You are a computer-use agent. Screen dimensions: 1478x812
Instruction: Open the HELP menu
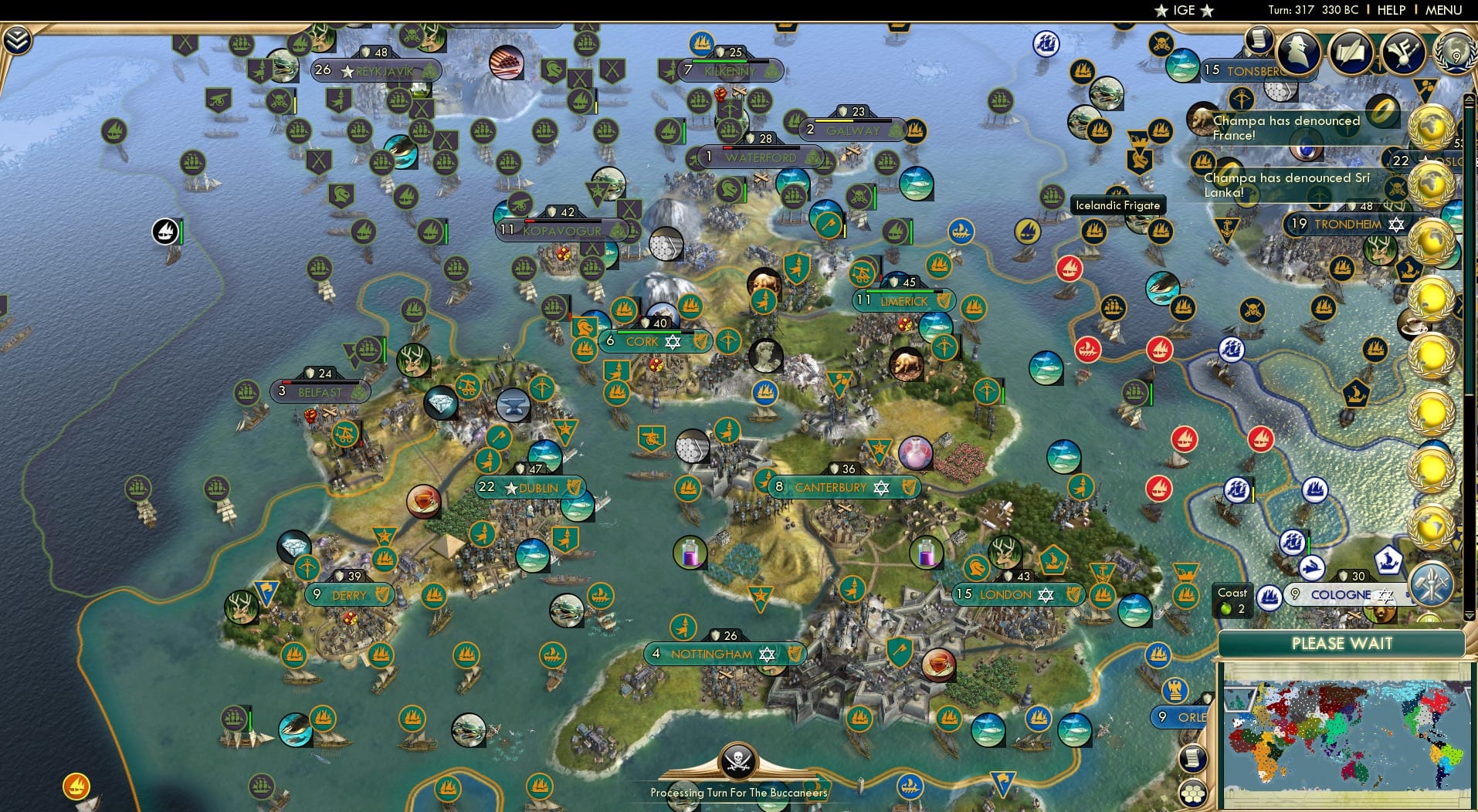1391,10
